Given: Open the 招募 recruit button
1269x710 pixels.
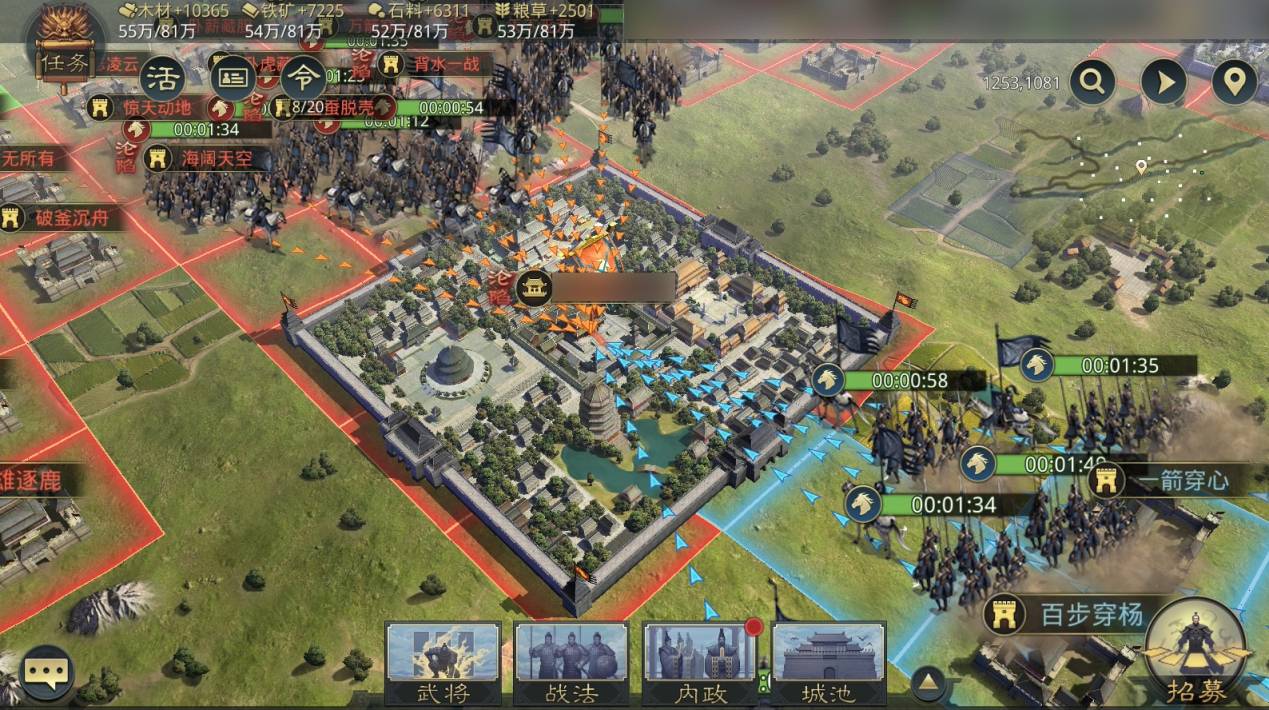Looking at the screenshot, I should (1196, 653).
